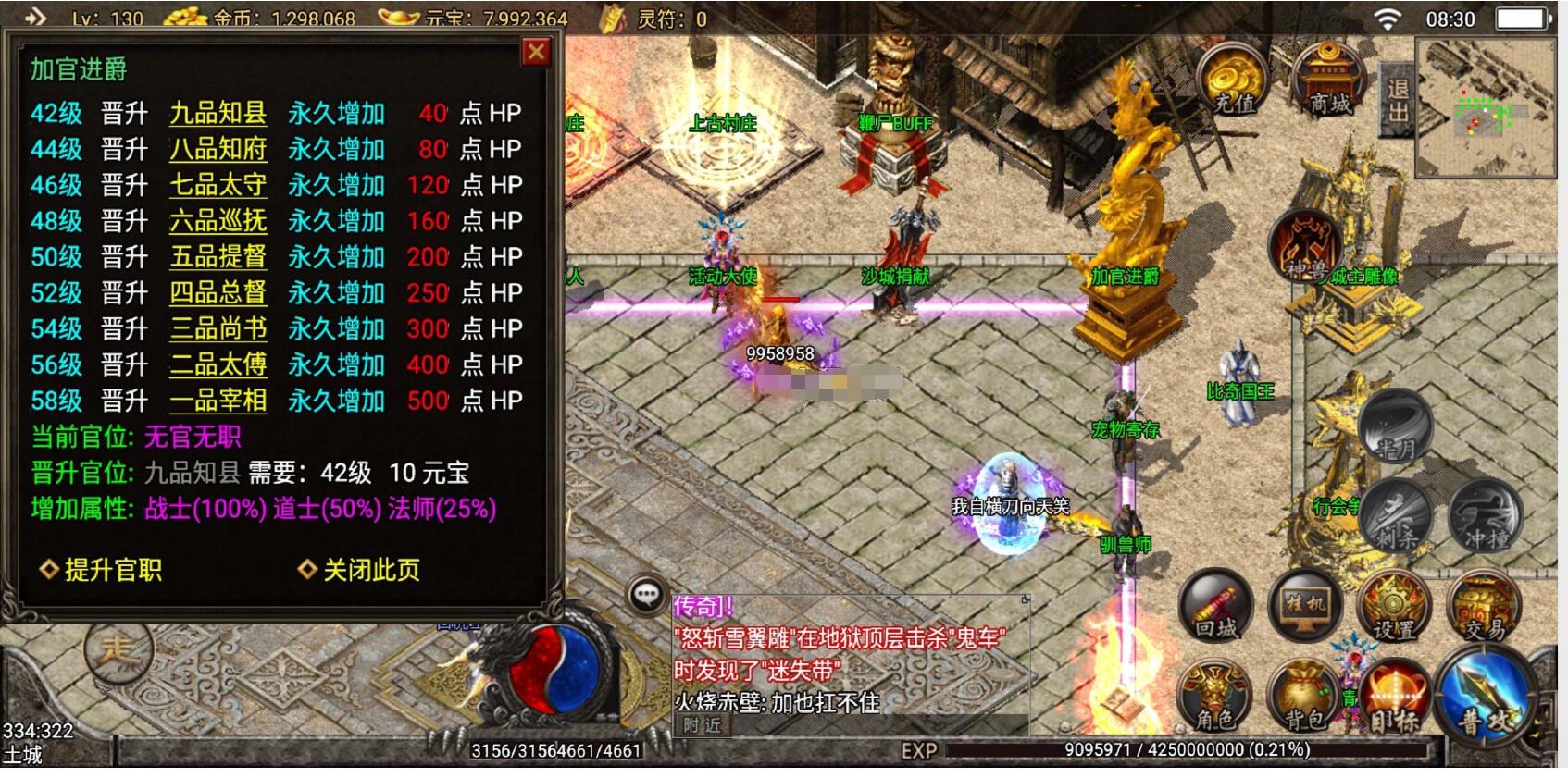Select the 关闭此页 option
1568x778 pixels.
coord(360,570)
